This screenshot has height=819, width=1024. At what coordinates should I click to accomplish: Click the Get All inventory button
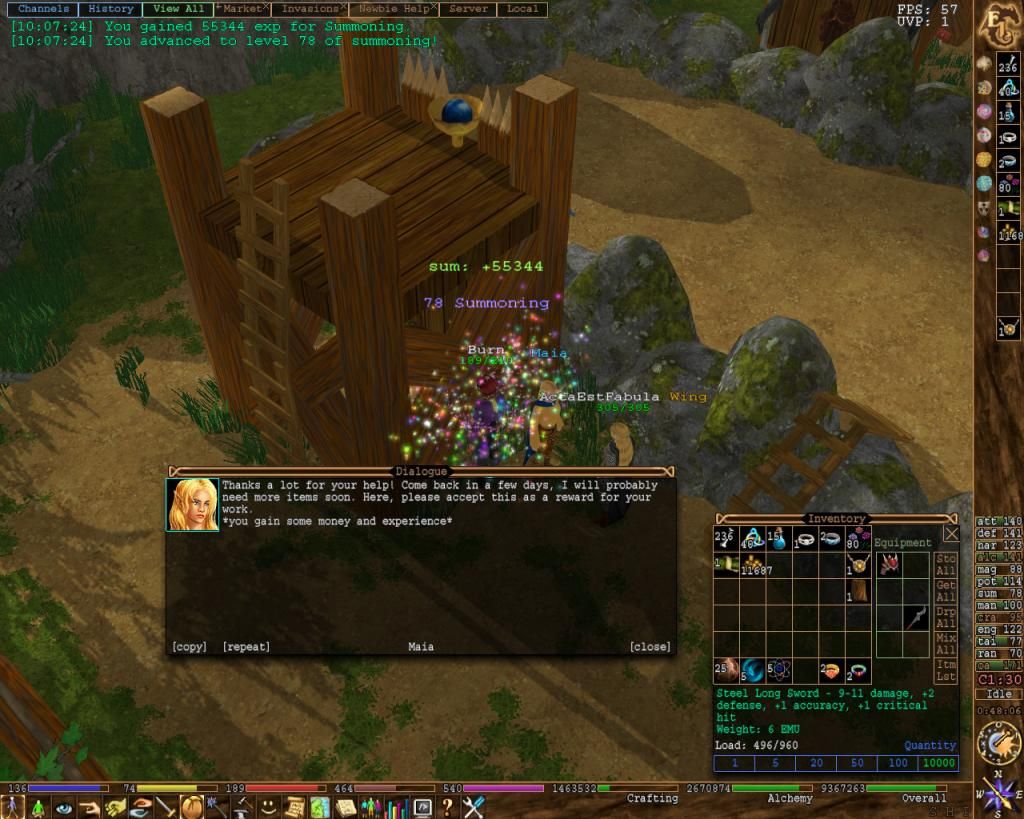(945, 591)
